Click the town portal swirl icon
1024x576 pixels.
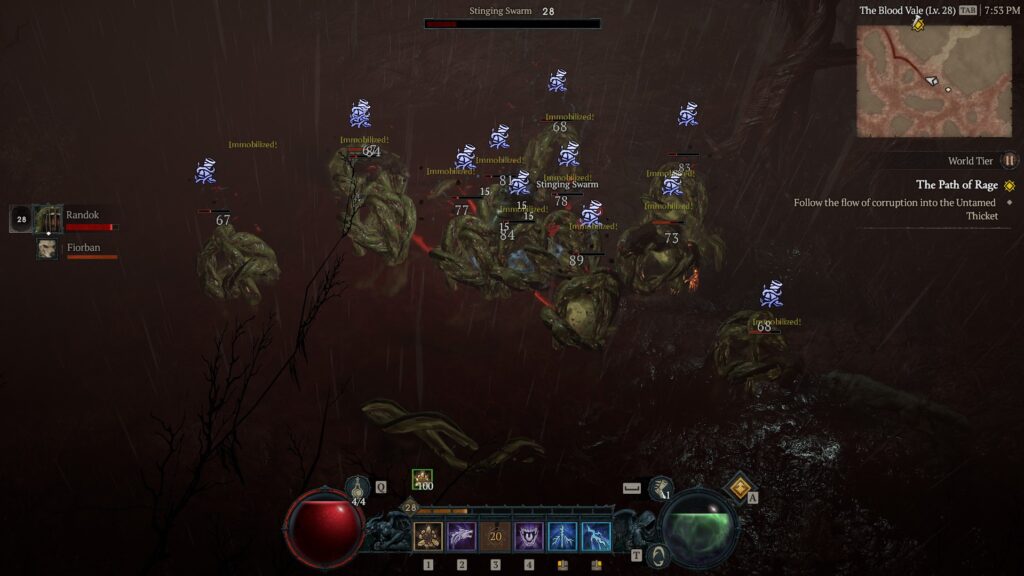click(657, 555)
